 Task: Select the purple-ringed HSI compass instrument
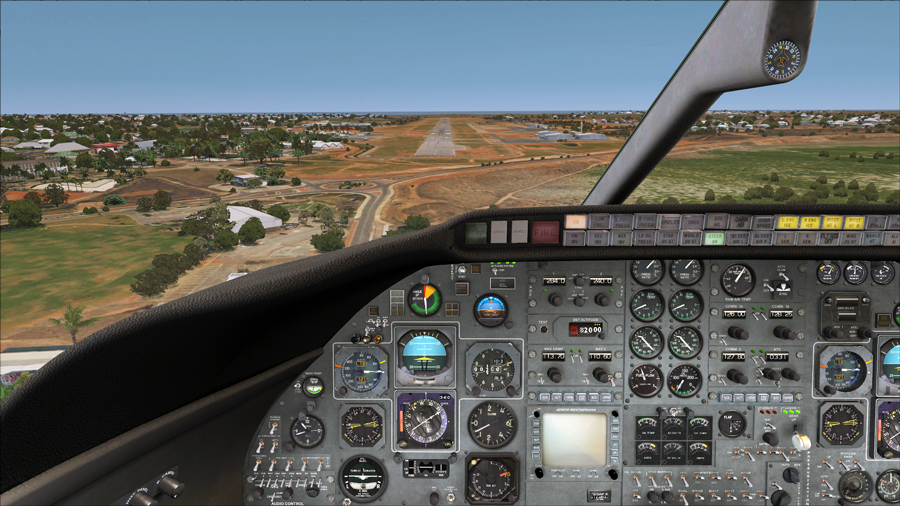coord(425,420)
